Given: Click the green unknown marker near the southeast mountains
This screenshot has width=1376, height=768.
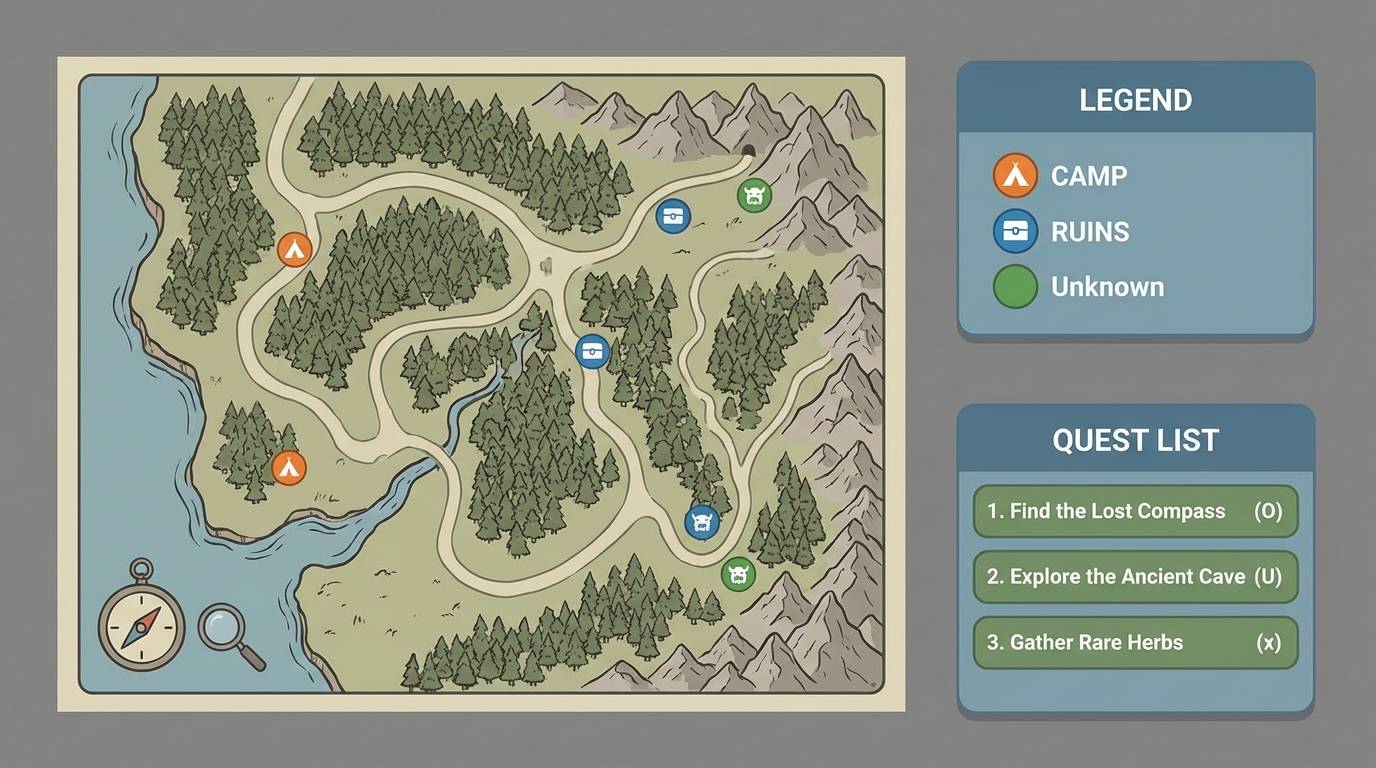Looking at the screenshot, I should click(739, 575).
